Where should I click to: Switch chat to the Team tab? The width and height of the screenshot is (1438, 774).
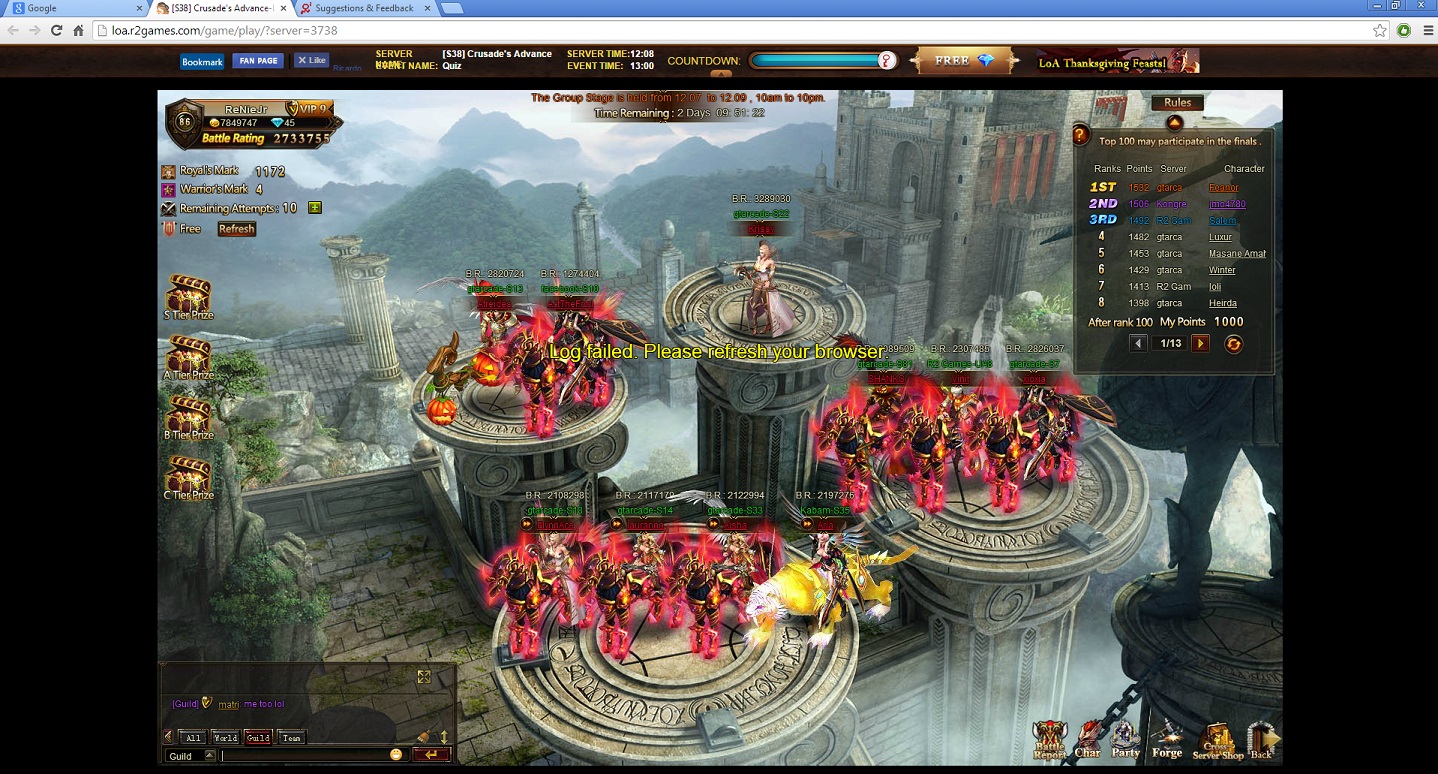tap(291, 738)
